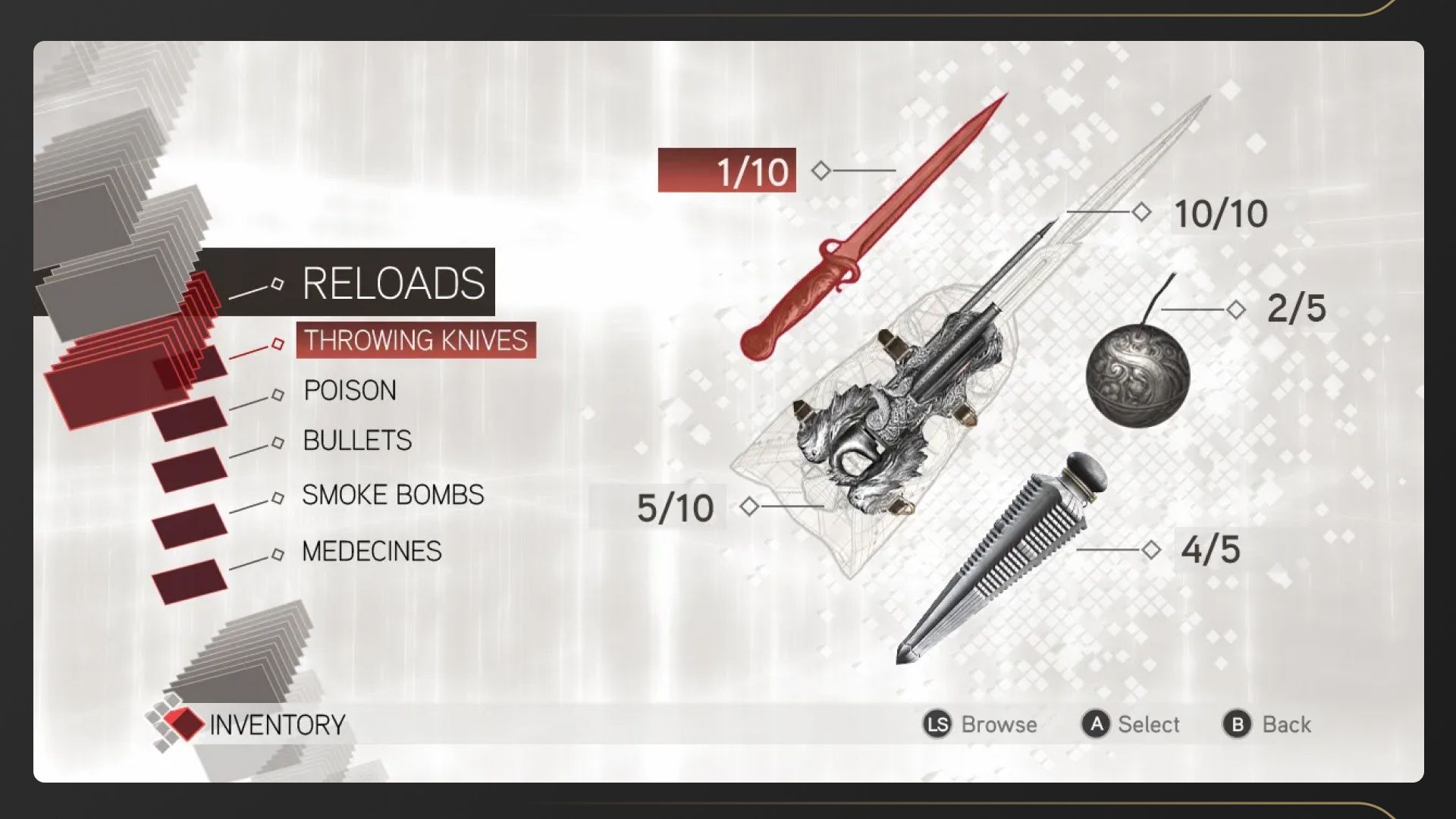Open the Smoke Bombs entry

393,495
